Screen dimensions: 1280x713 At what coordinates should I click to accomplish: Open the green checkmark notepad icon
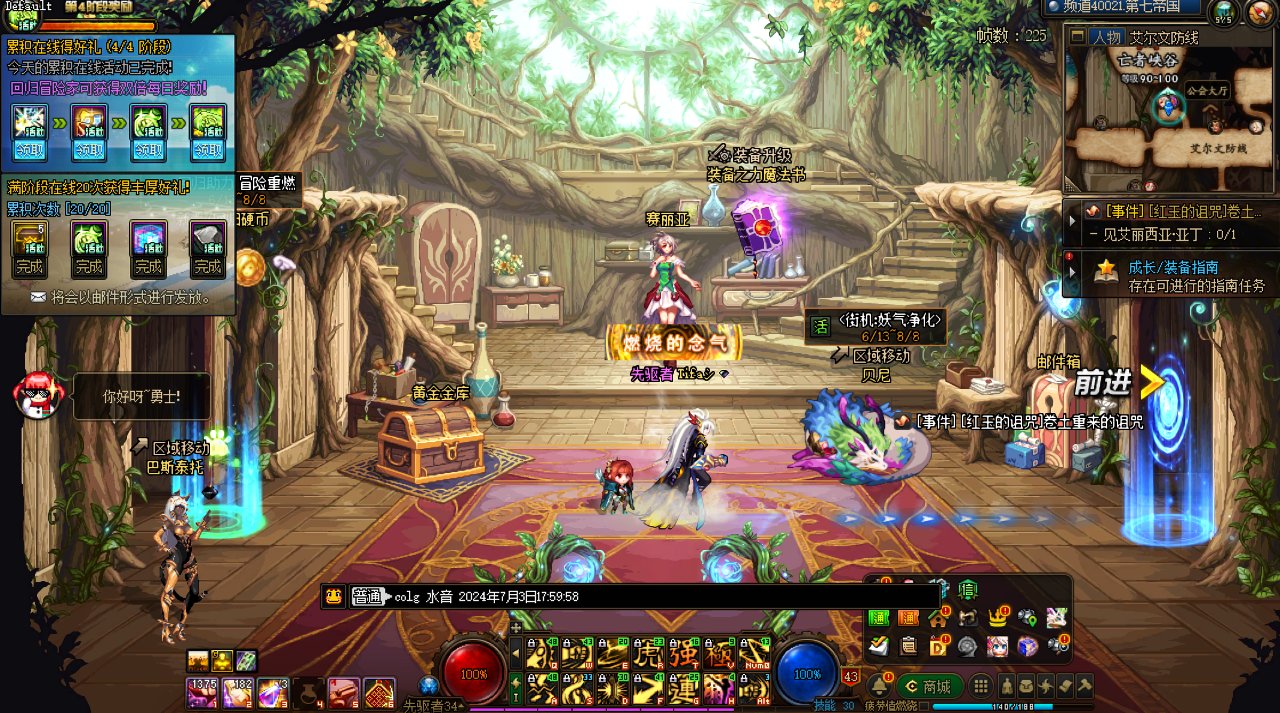click(x=878, y=647)
